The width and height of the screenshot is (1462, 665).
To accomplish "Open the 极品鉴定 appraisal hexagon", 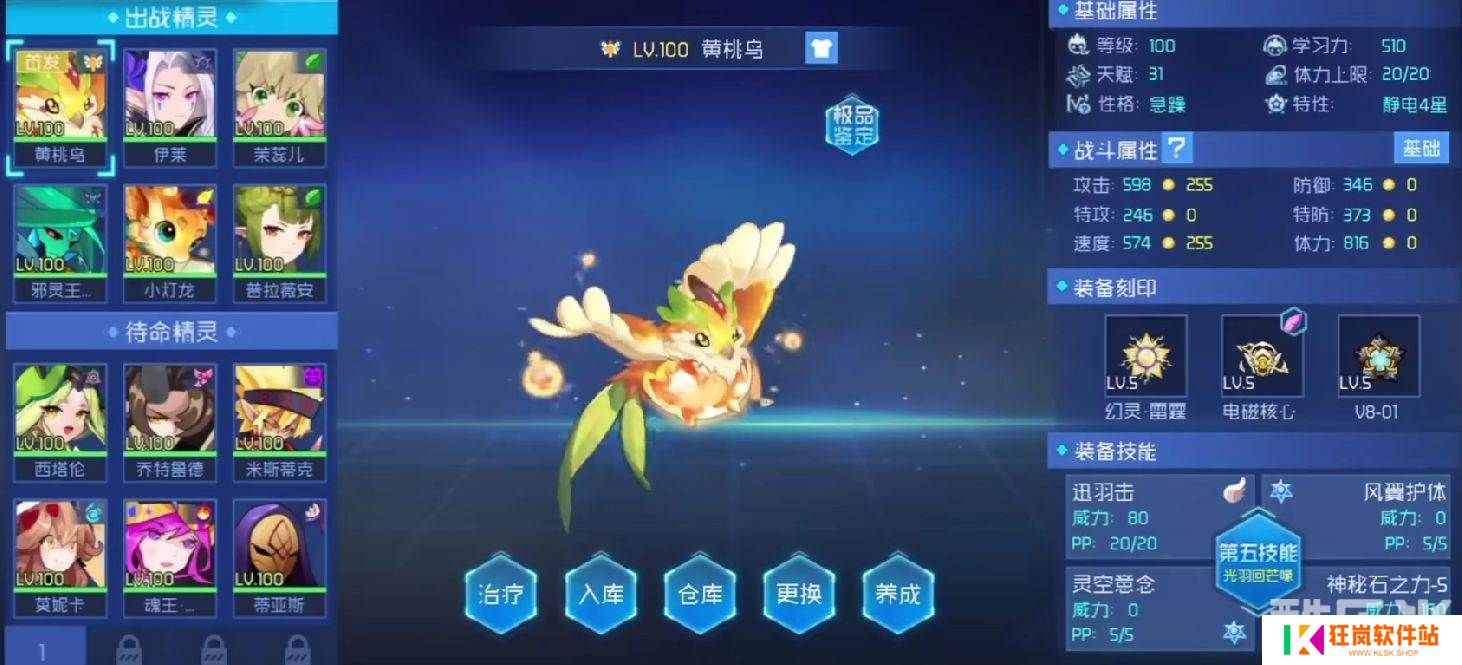I will click(851, 126).
